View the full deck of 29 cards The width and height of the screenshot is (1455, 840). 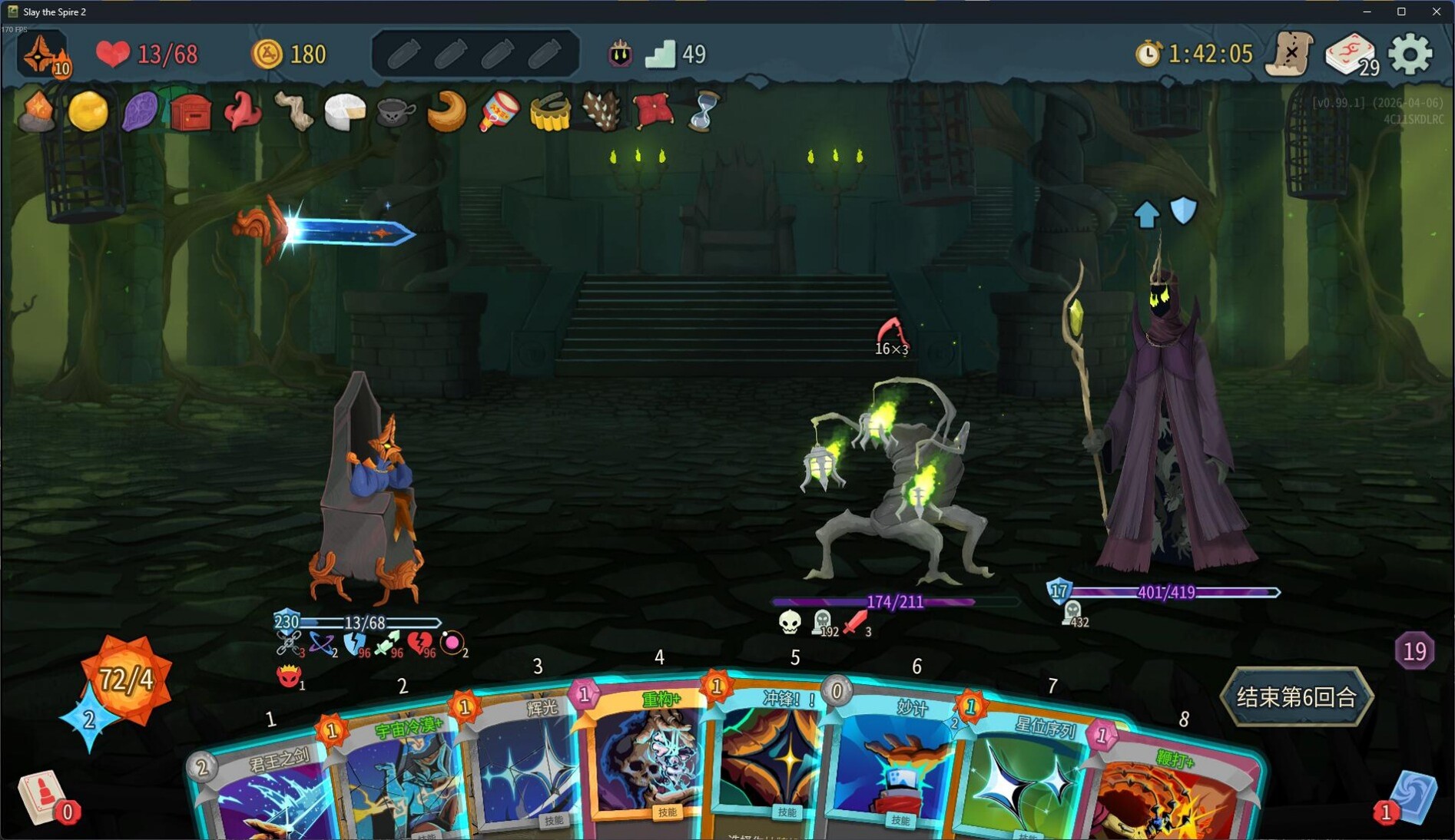tap(1351, 54)
